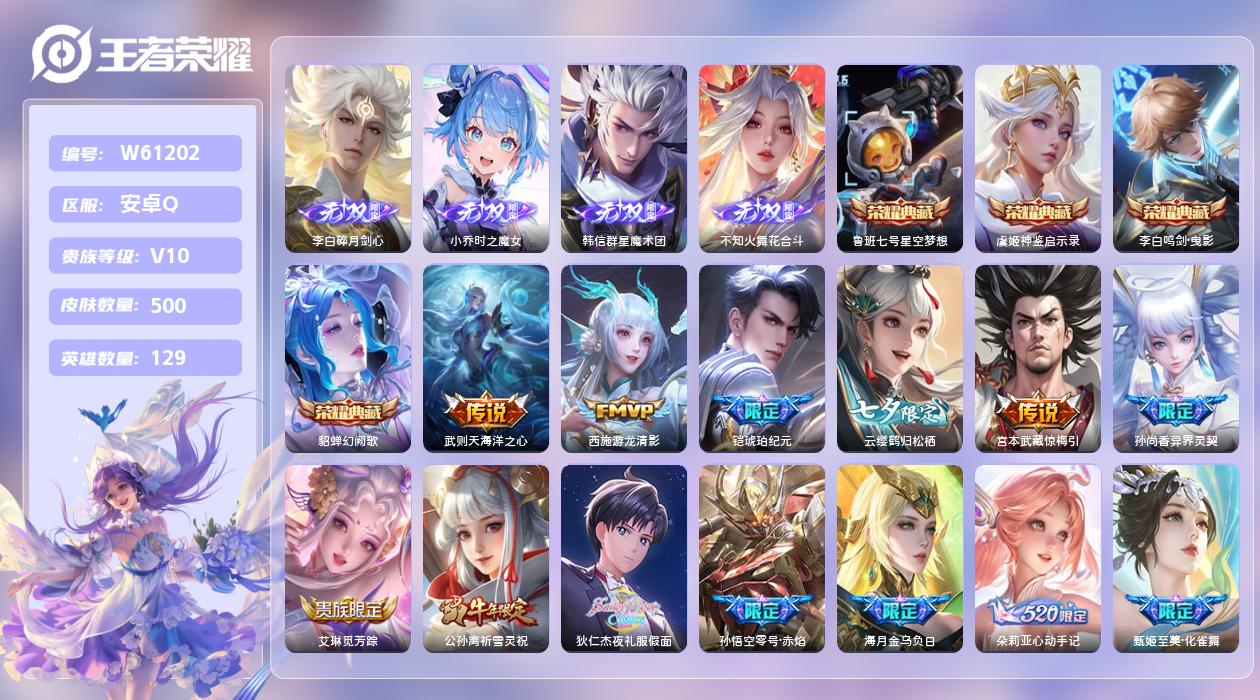The image size is (1260, 700).
Task: Select the 李白碎月剑心 skin card
Action: (348, 158)
